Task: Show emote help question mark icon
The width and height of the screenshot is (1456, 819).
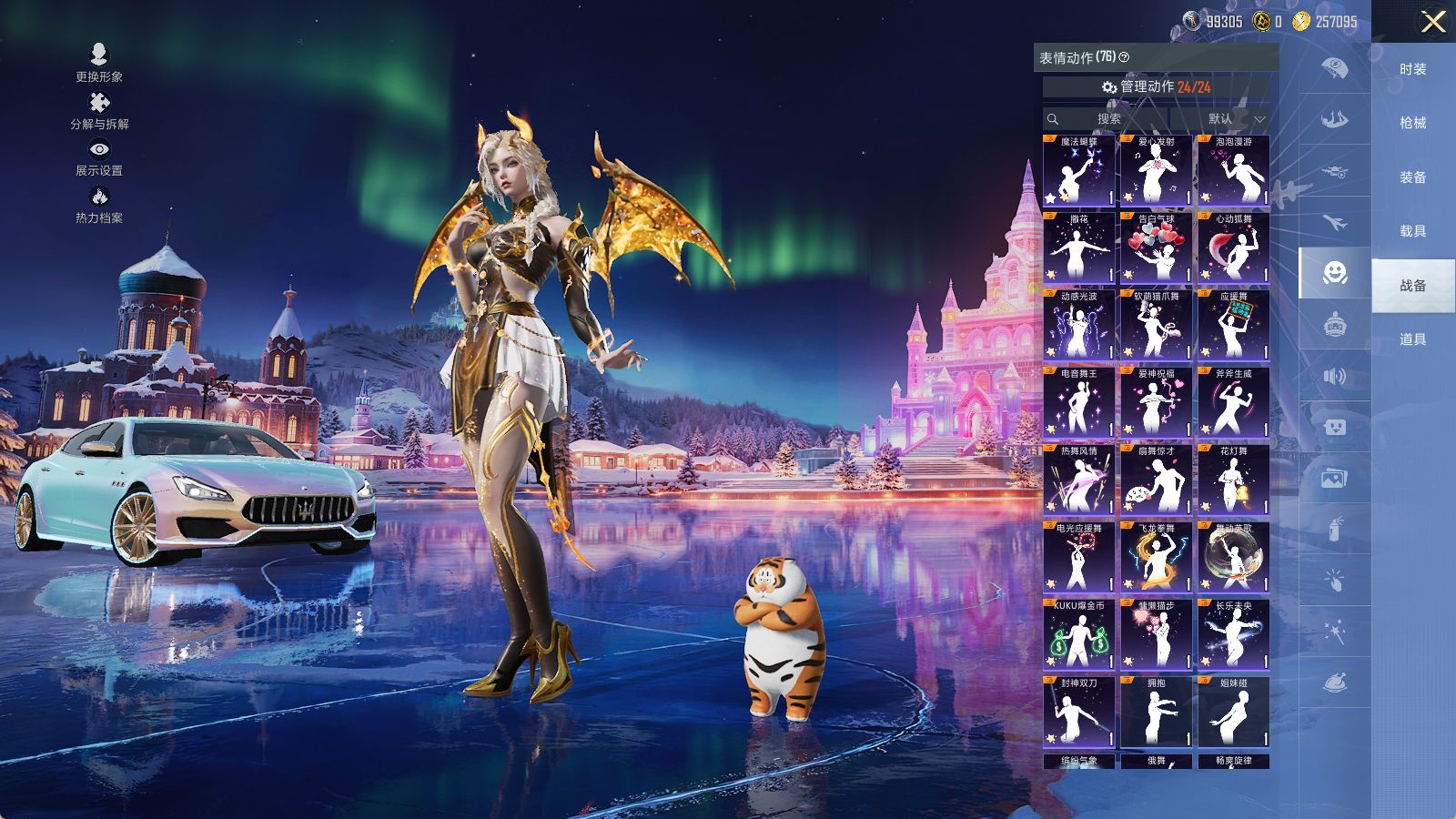Action: point(1124,57)
